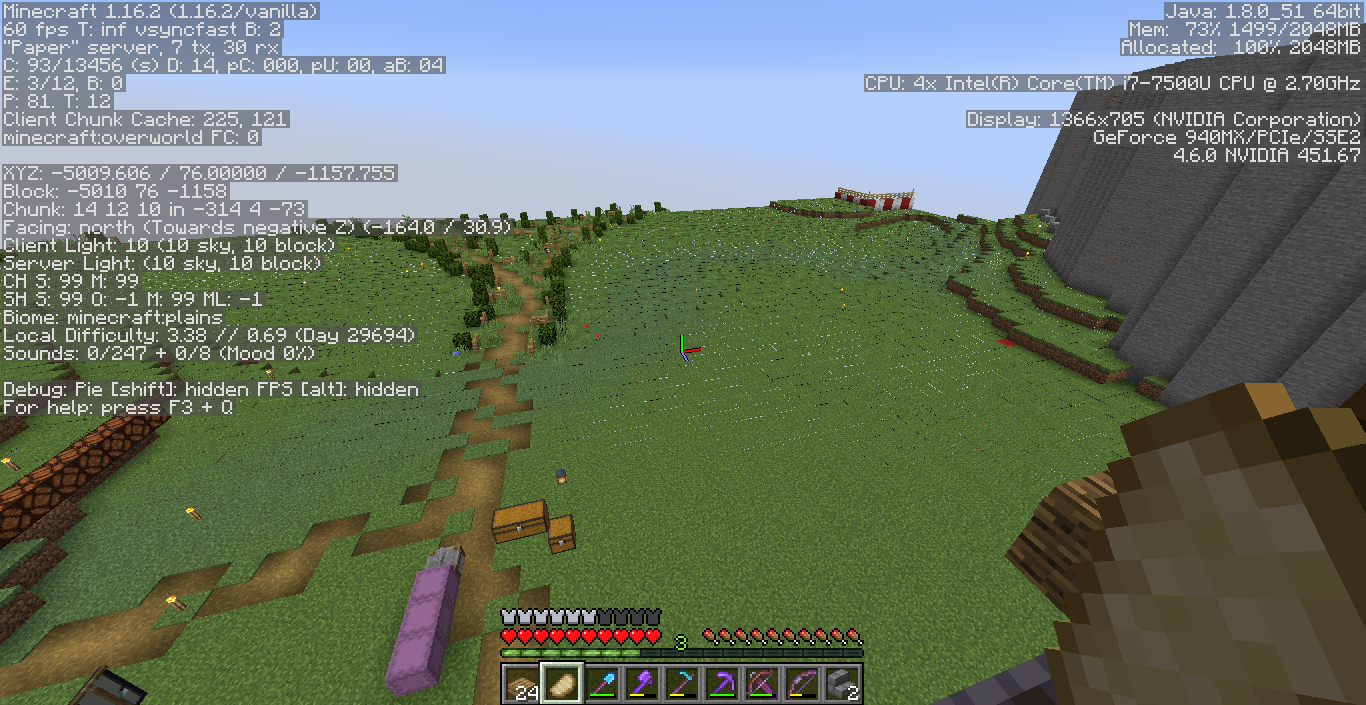Select the oak planks stack of 24
1366x705 pixels.
(521, 684)
